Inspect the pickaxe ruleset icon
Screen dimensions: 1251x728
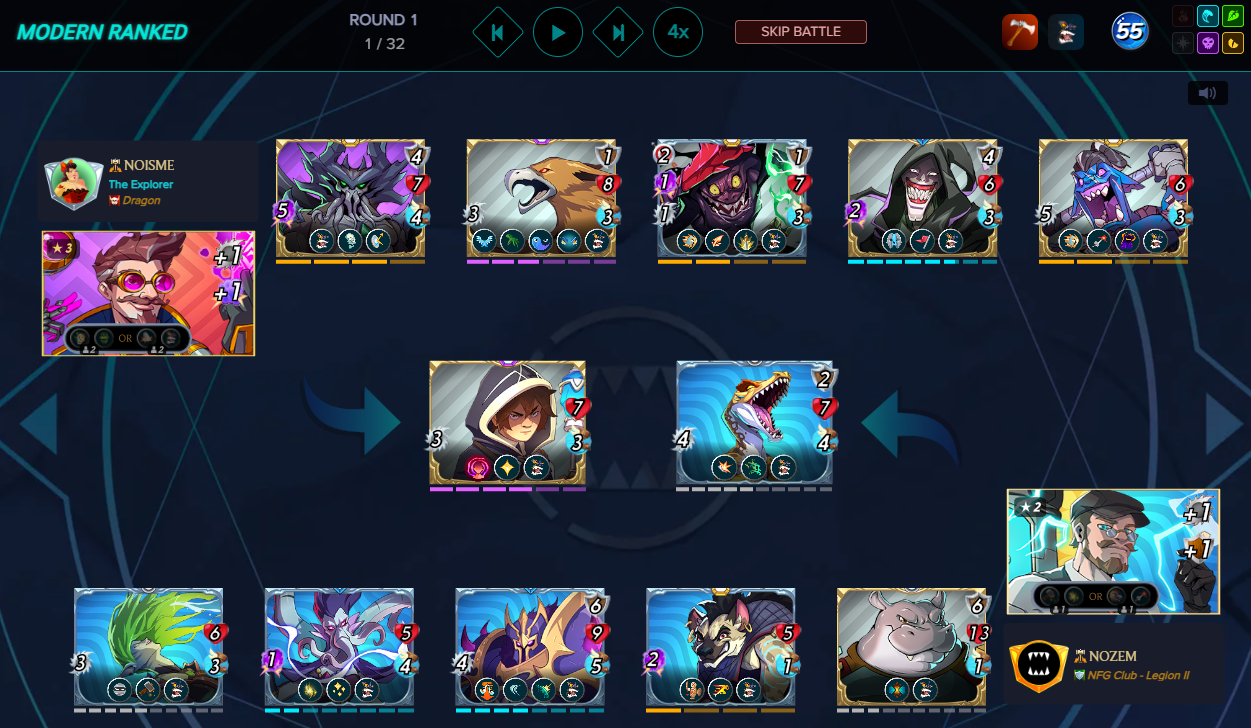(1019, 32)
